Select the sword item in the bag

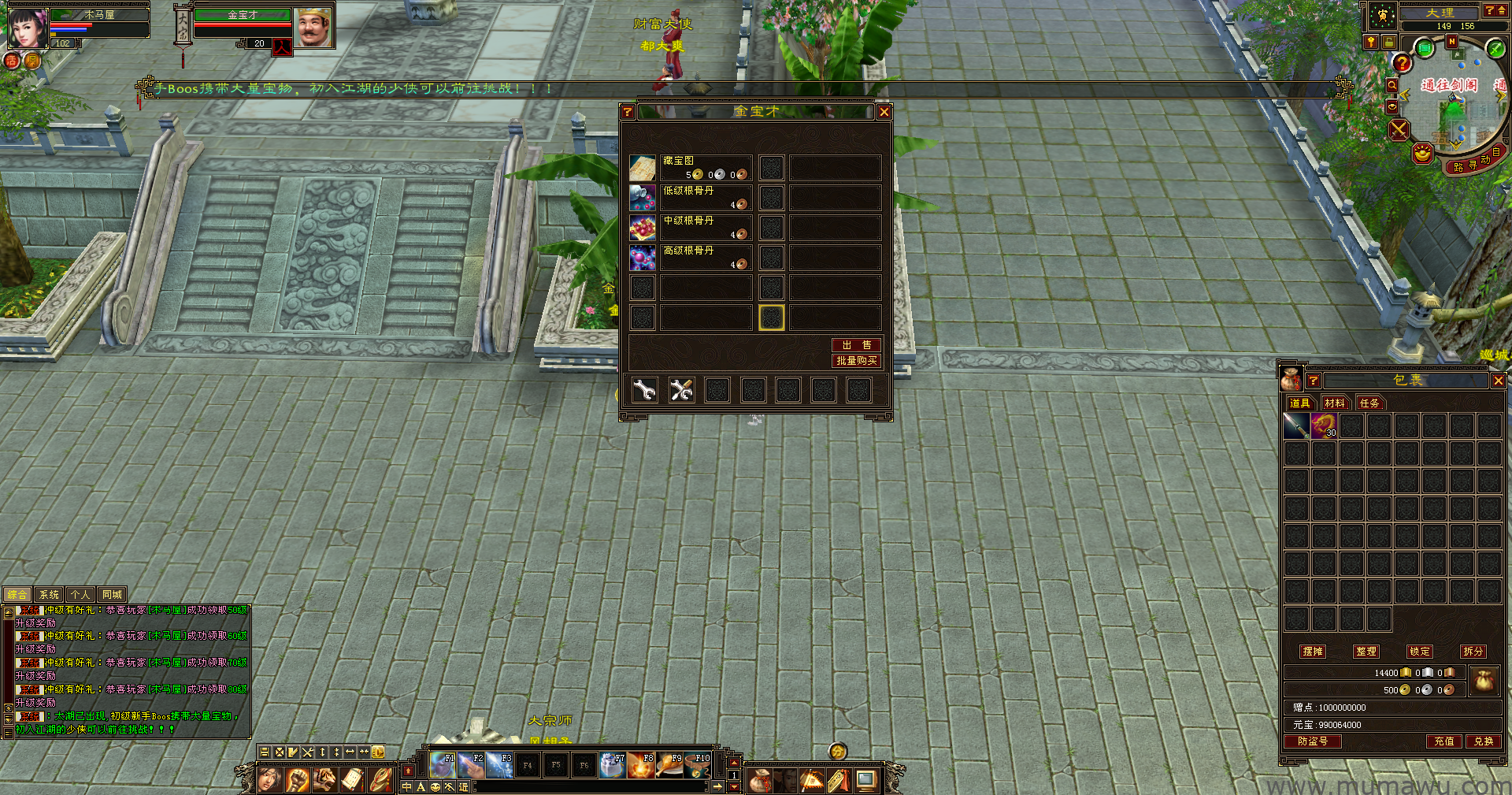[x=1296, y=426]
